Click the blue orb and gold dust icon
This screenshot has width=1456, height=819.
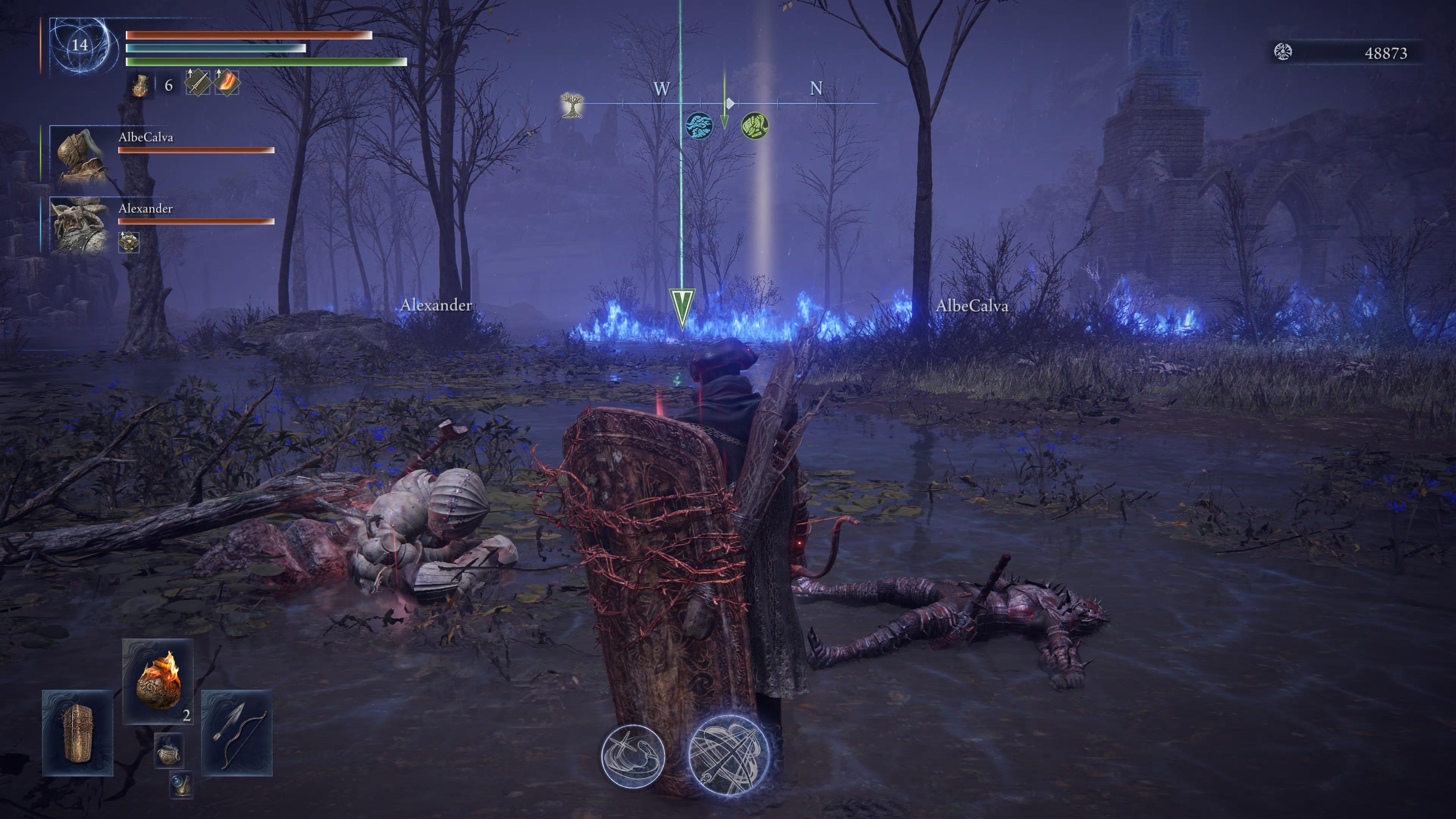[x=181, y=784]
